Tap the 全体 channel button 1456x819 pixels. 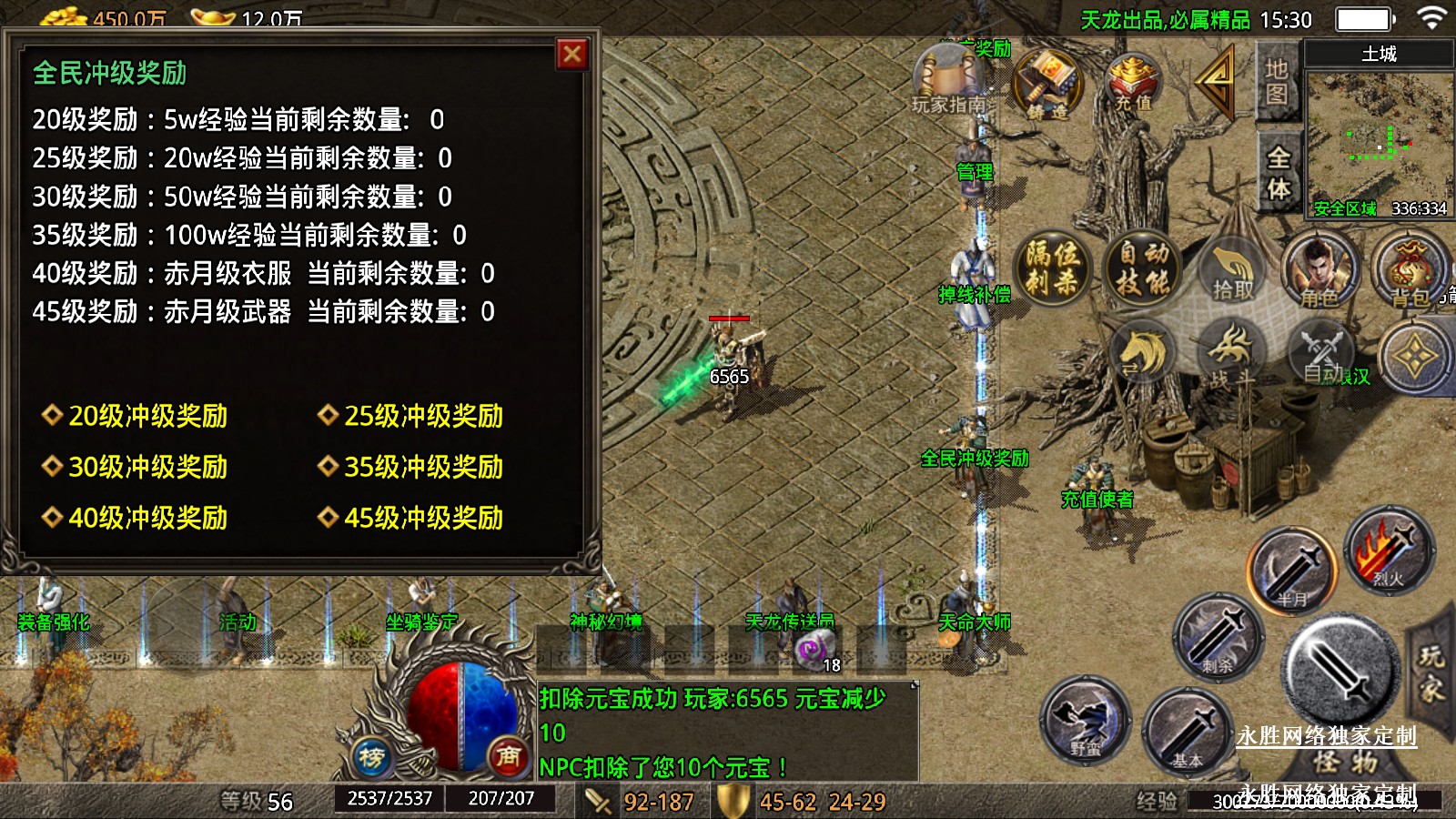pyautogui.click(x=1278, y=173)
